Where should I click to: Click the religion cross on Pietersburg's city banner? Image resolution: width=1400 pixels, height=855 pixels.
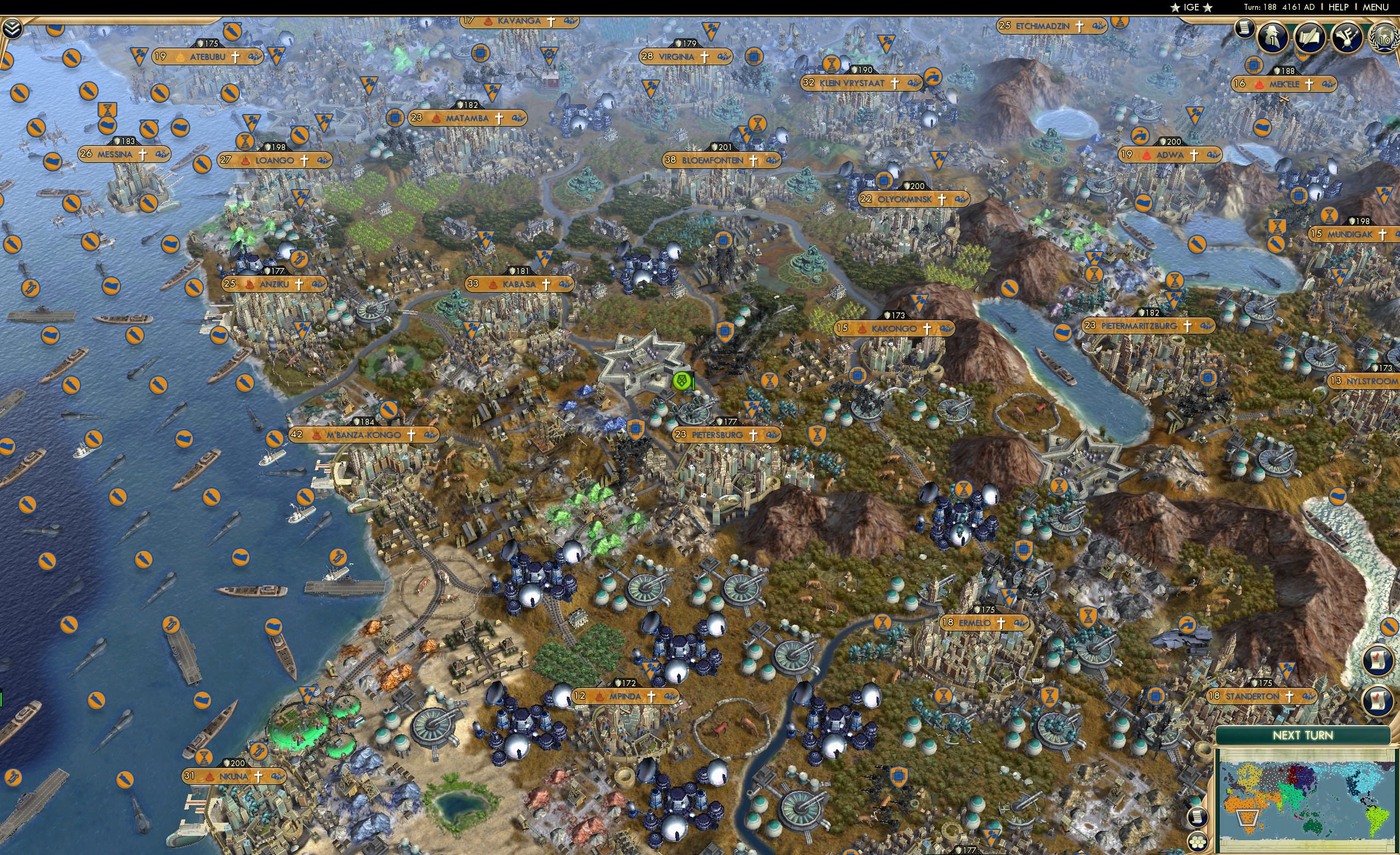[754, 435]
